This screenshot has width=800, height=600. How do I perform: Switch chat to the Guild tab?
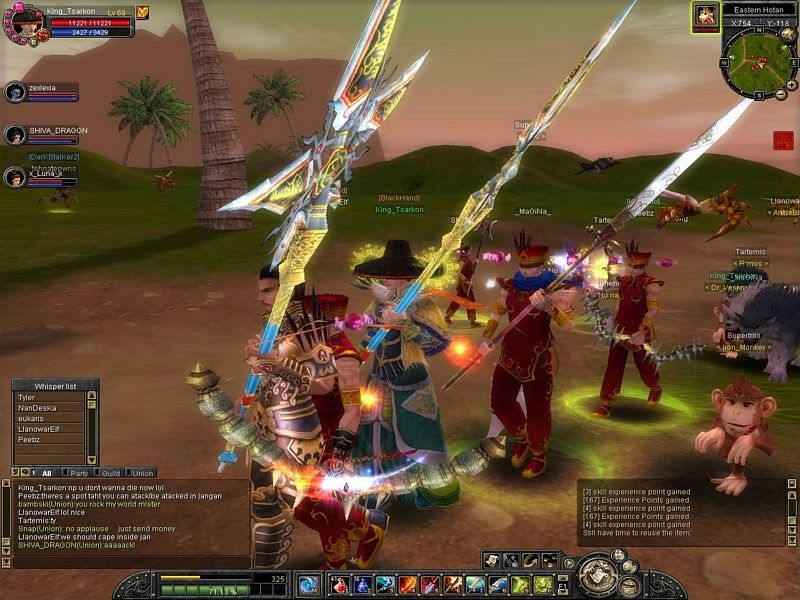(x=111, y=473)
